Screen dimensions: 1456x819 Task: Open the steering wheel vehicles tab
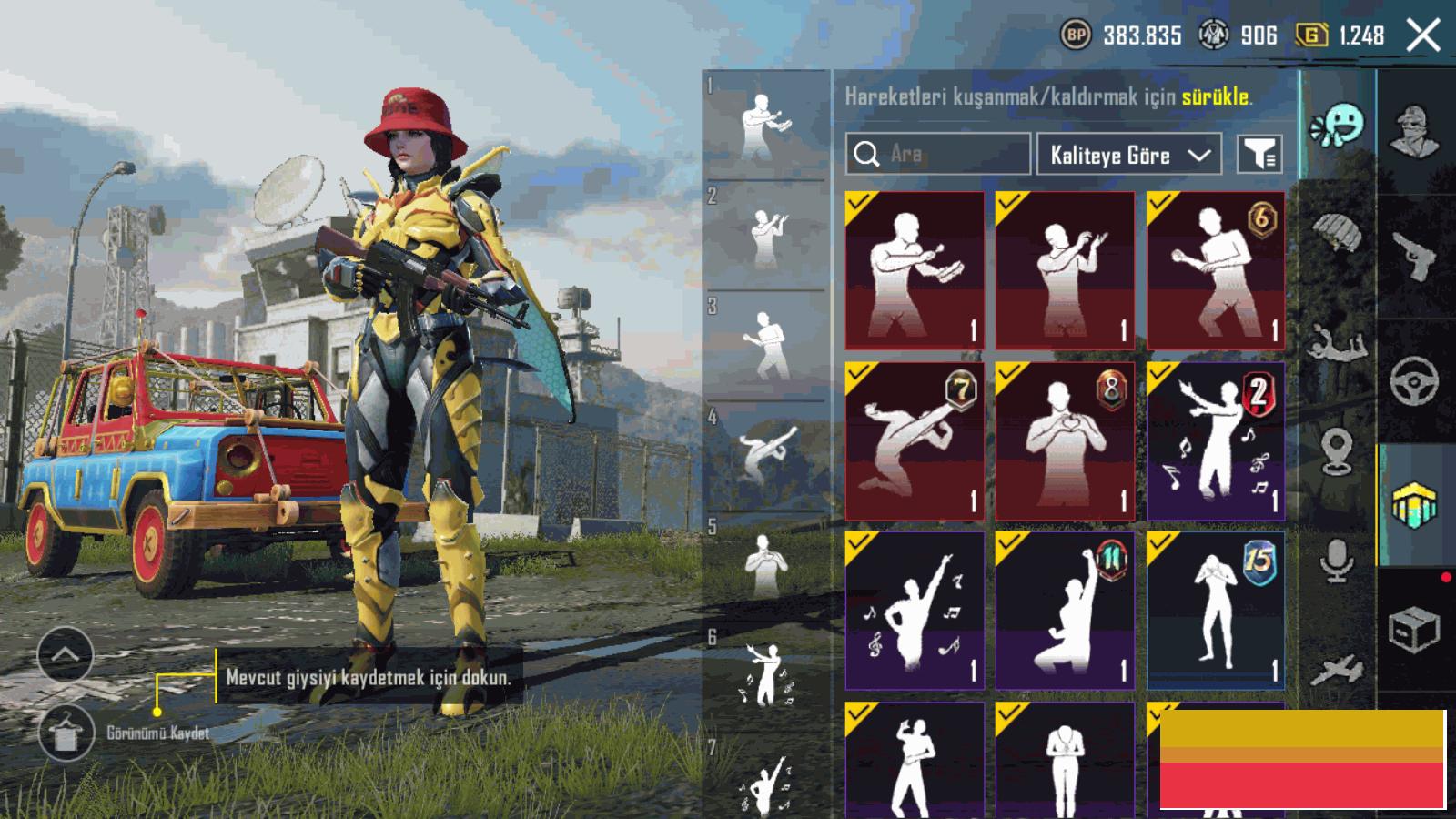(x=1415, y=380)
